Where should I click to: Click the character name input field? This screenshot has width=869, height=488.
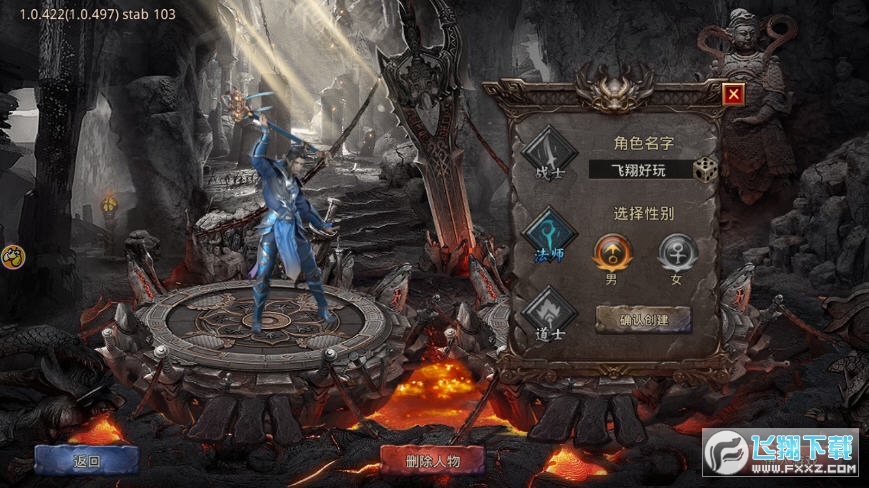coord(652,170)
